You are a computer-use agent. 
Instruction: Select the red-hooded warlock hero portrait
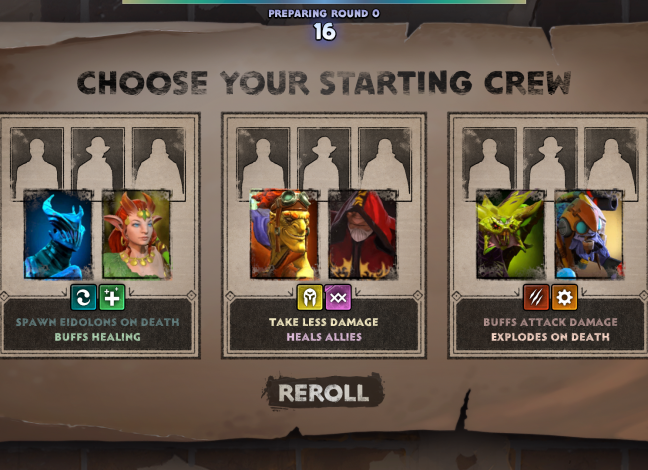pos(362,234)
